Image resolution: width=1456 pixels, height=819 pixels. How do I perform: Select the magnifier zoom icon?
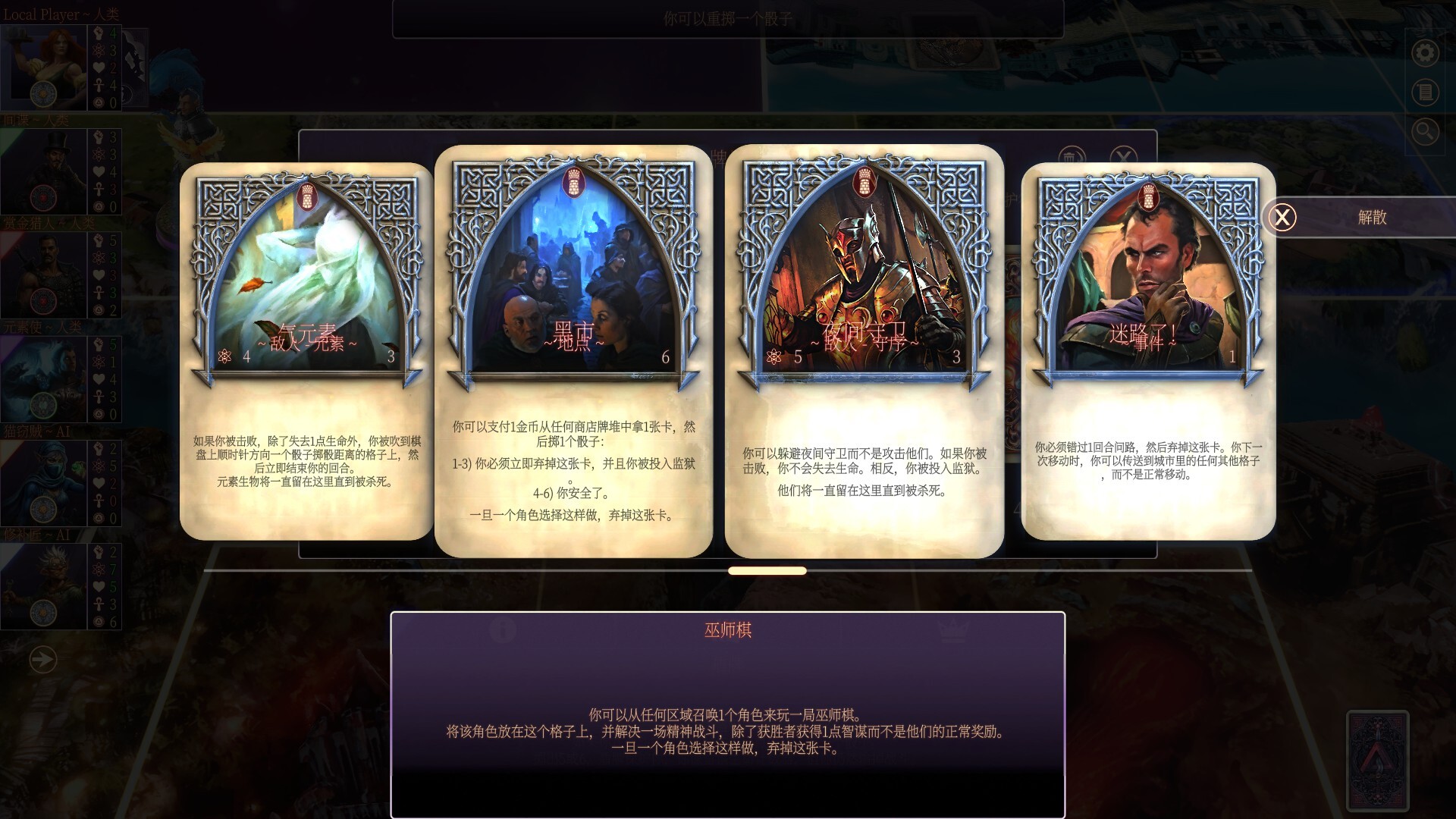[1424, 130]
